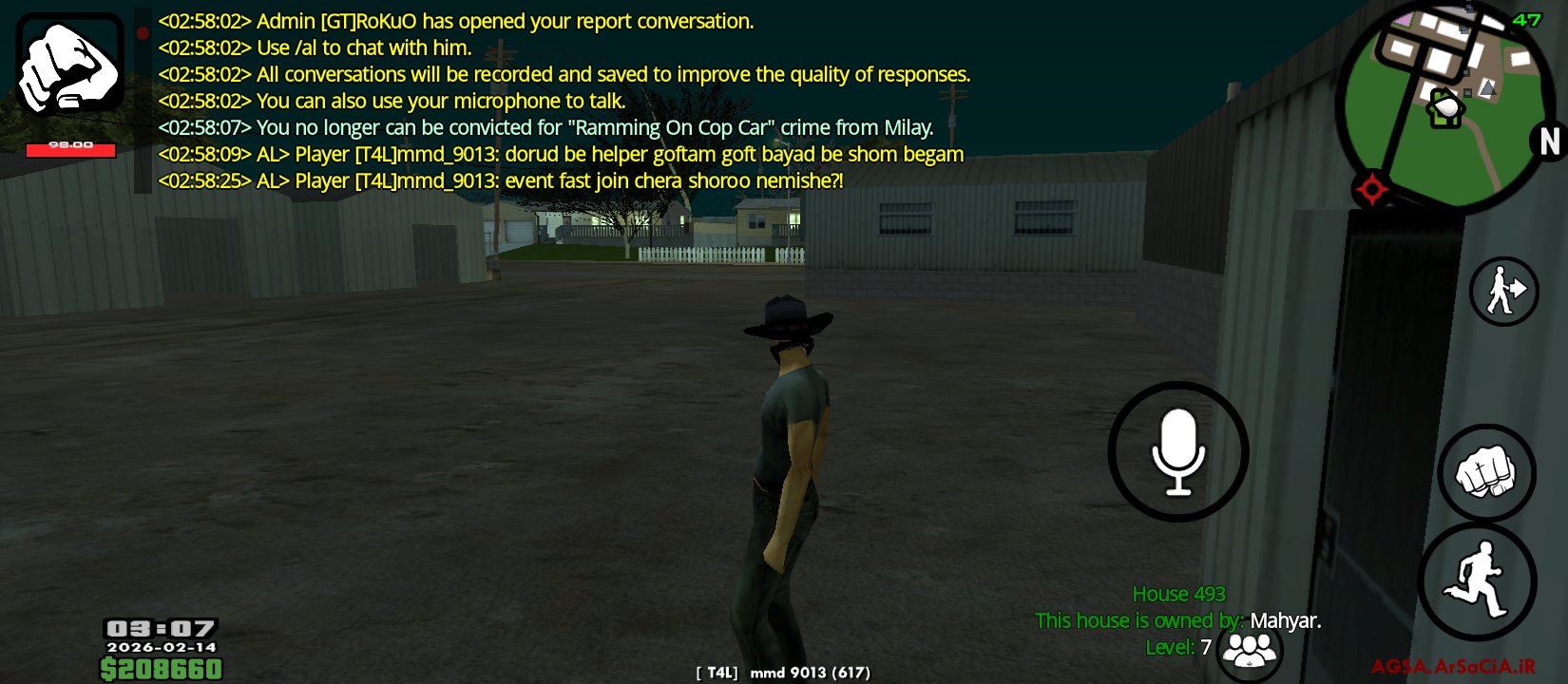Screen dimensions: 1568x684
Task: Click the white house blip inside the minimap
Action: pos(1445,109)
